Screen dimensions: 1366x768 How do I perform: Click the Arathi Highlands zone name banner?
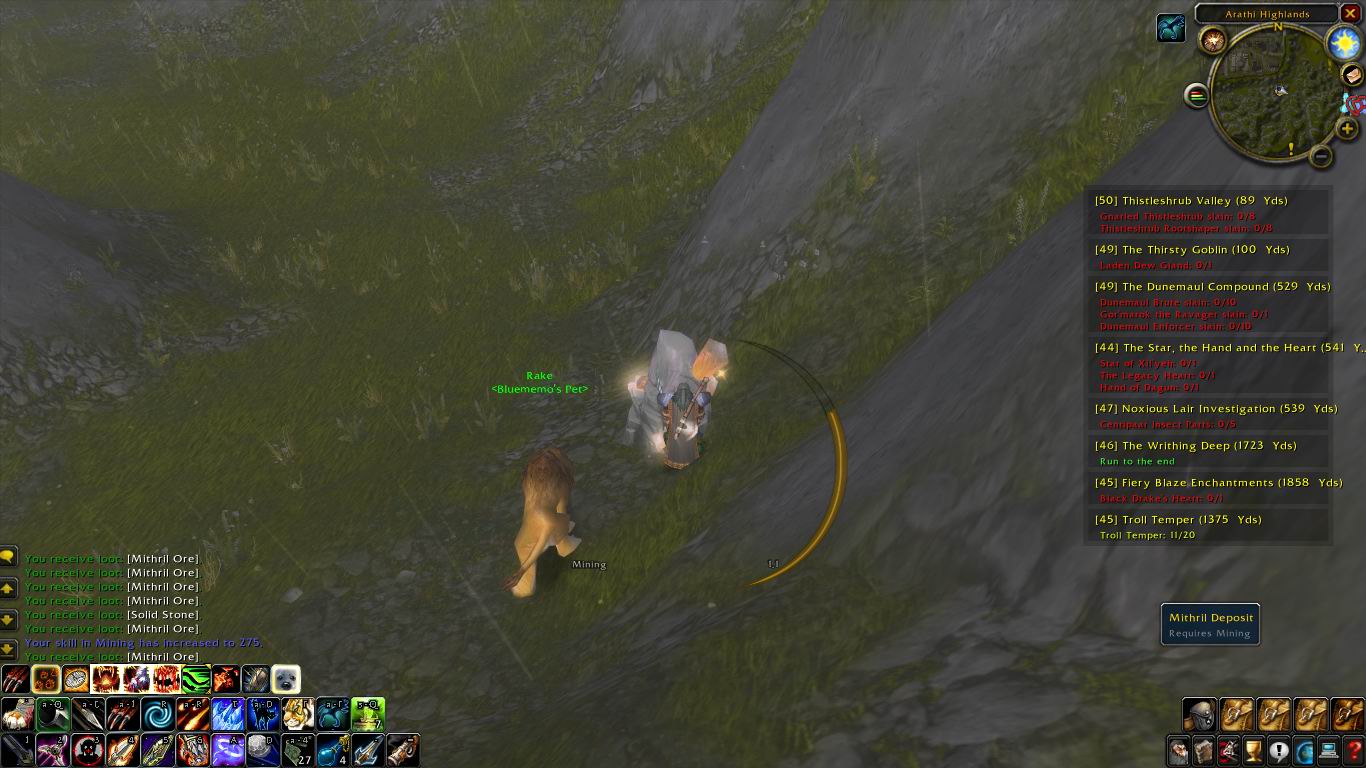click(x=1267, y=14)
